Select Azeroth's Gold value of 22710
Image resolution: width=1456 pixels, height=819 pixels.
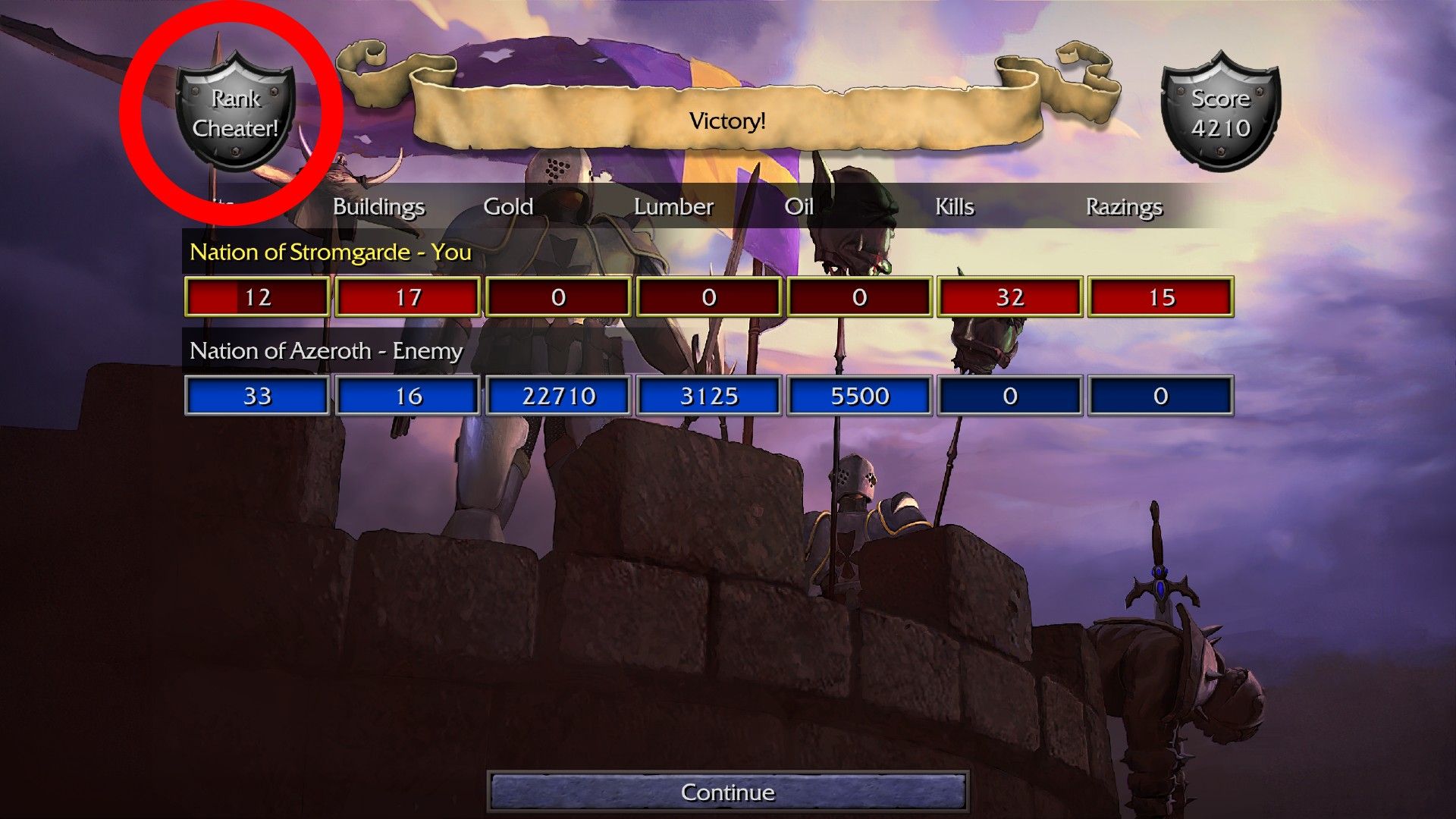point(559,395)
